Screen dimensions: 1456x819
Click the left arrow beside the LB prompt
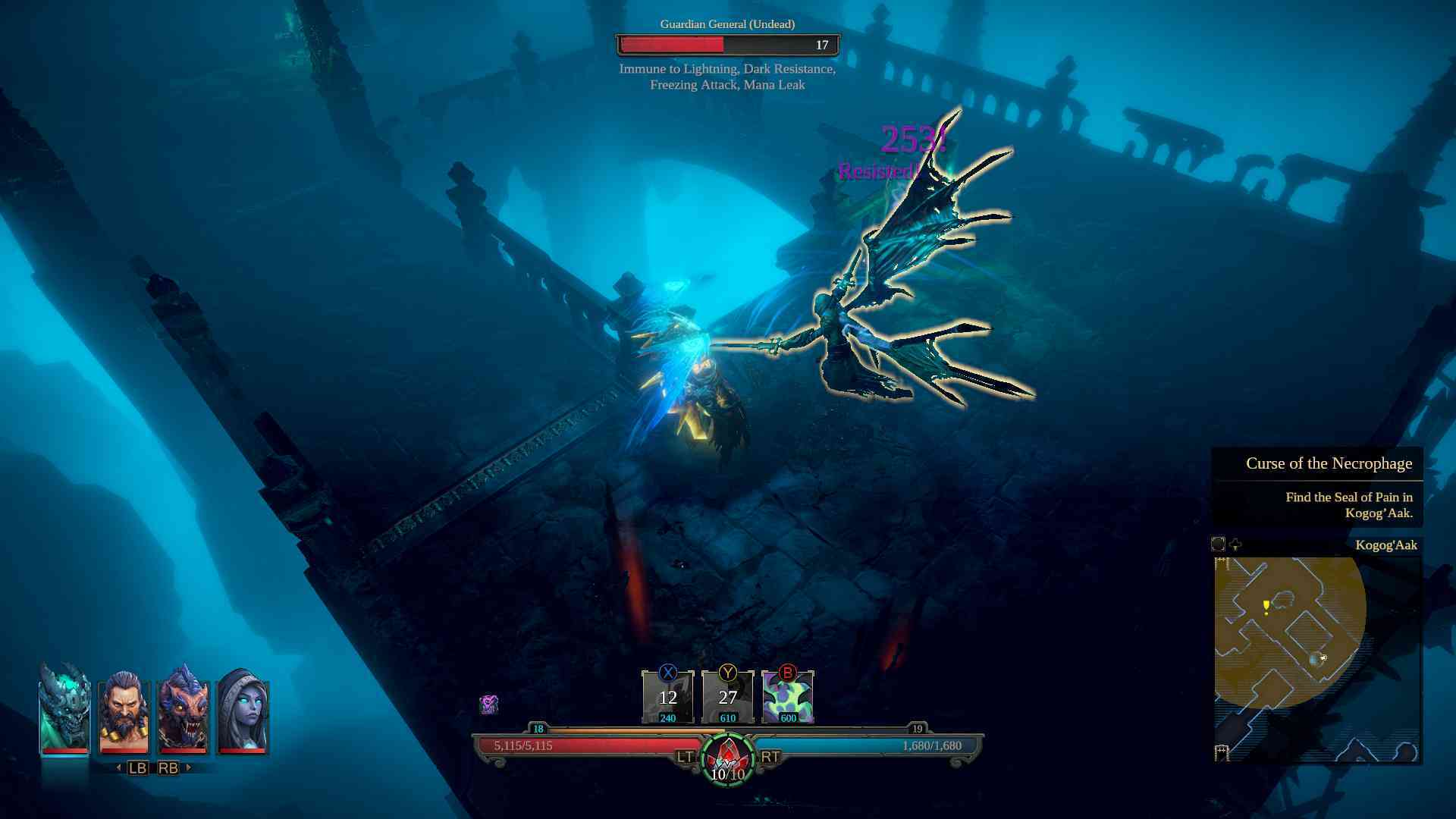coord(118,768)
